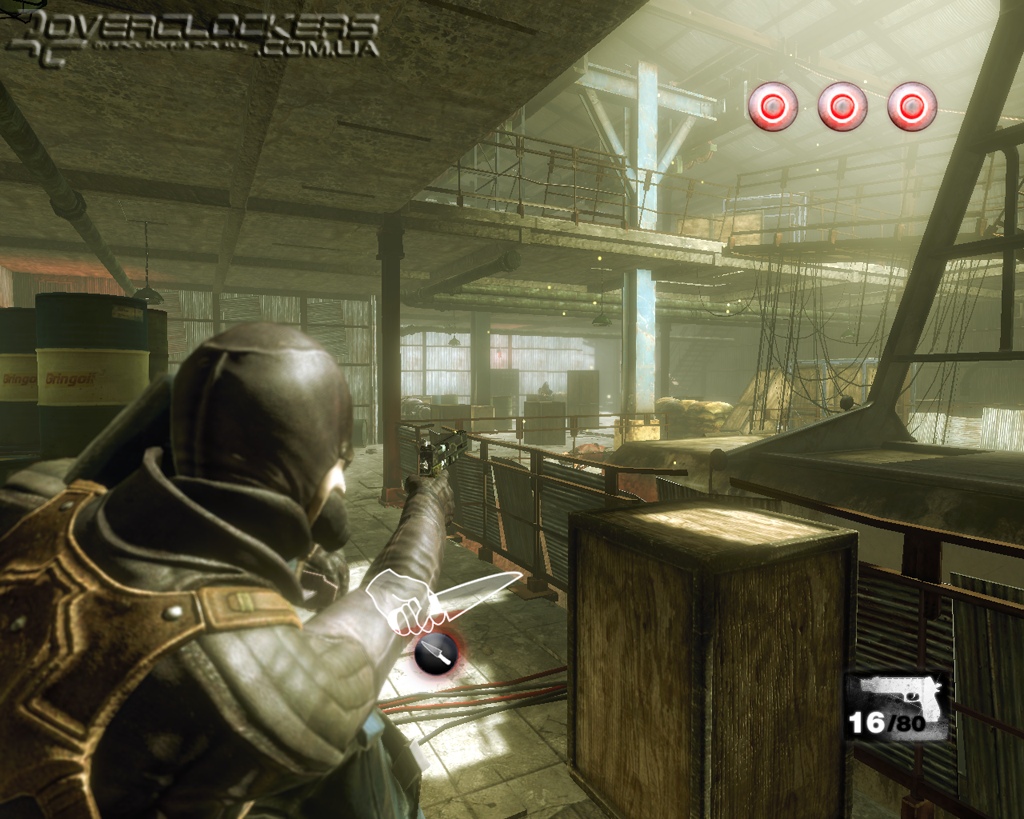Select the round knife melee icon
This screenshot has width=1024, height=819.
(x=437, y=653)
